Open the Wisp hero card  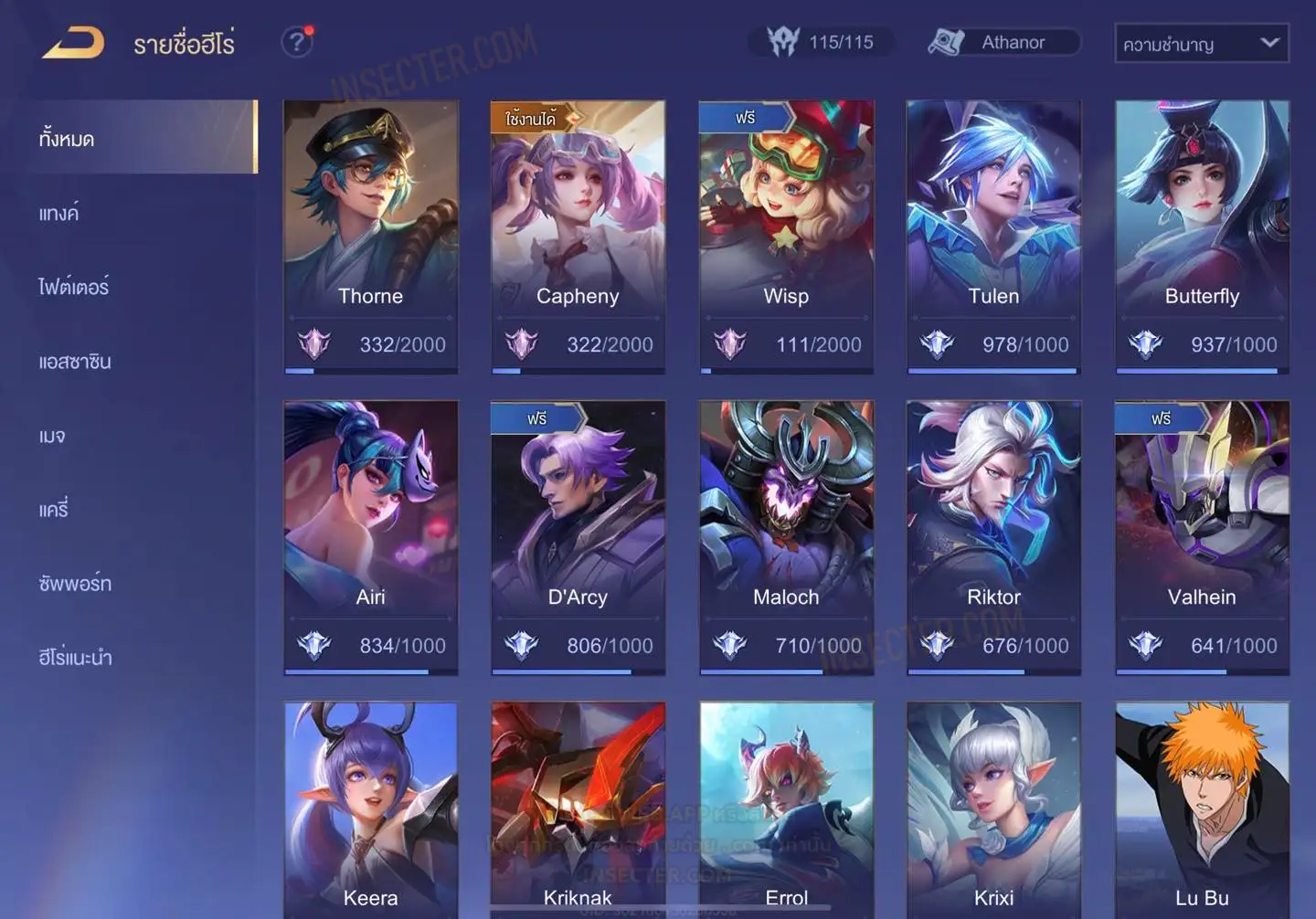pyautogui.click(x=786, y=236)
